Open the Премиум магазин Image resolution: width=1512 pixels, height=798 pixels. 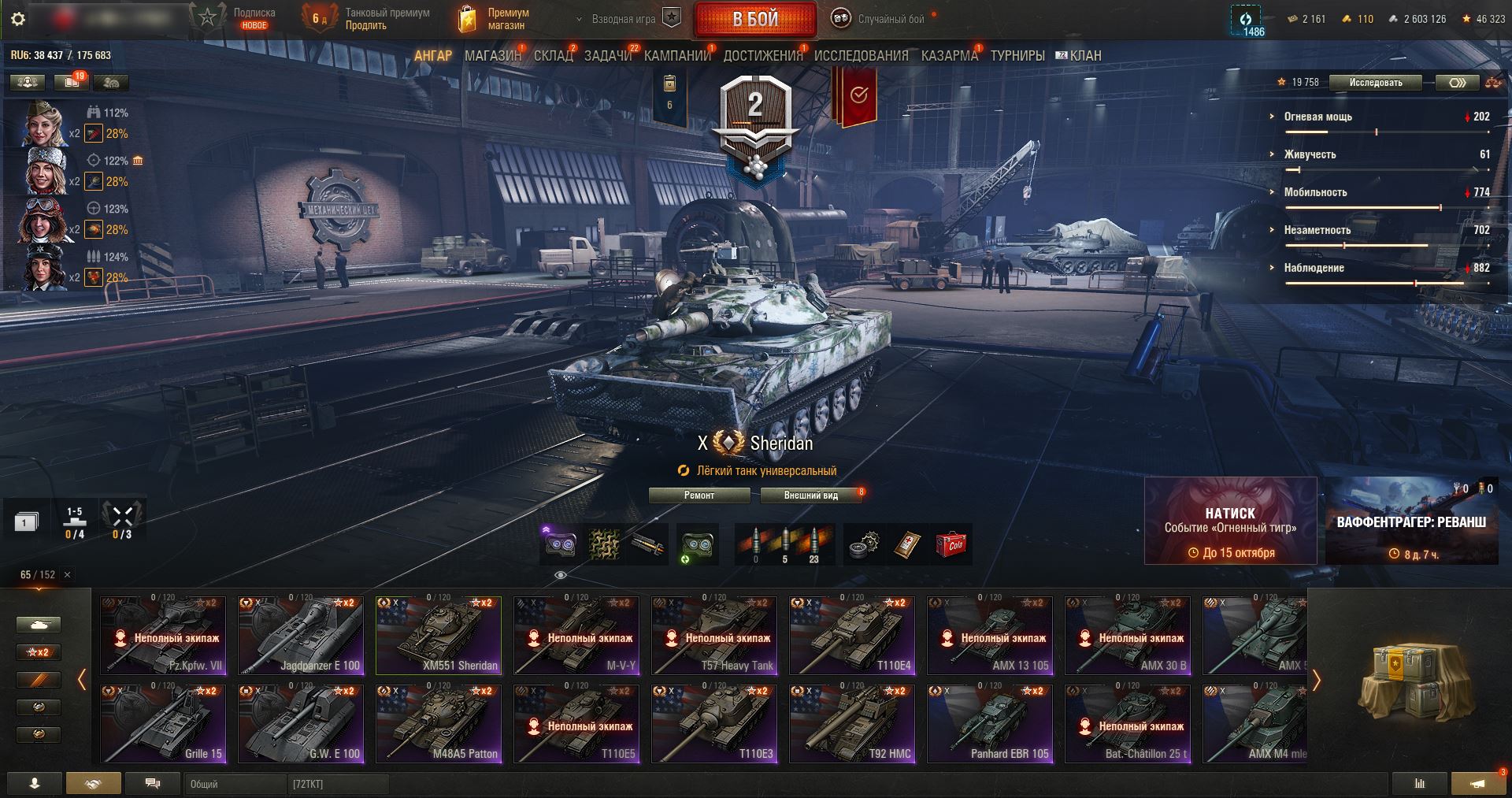tap(496, 19)
